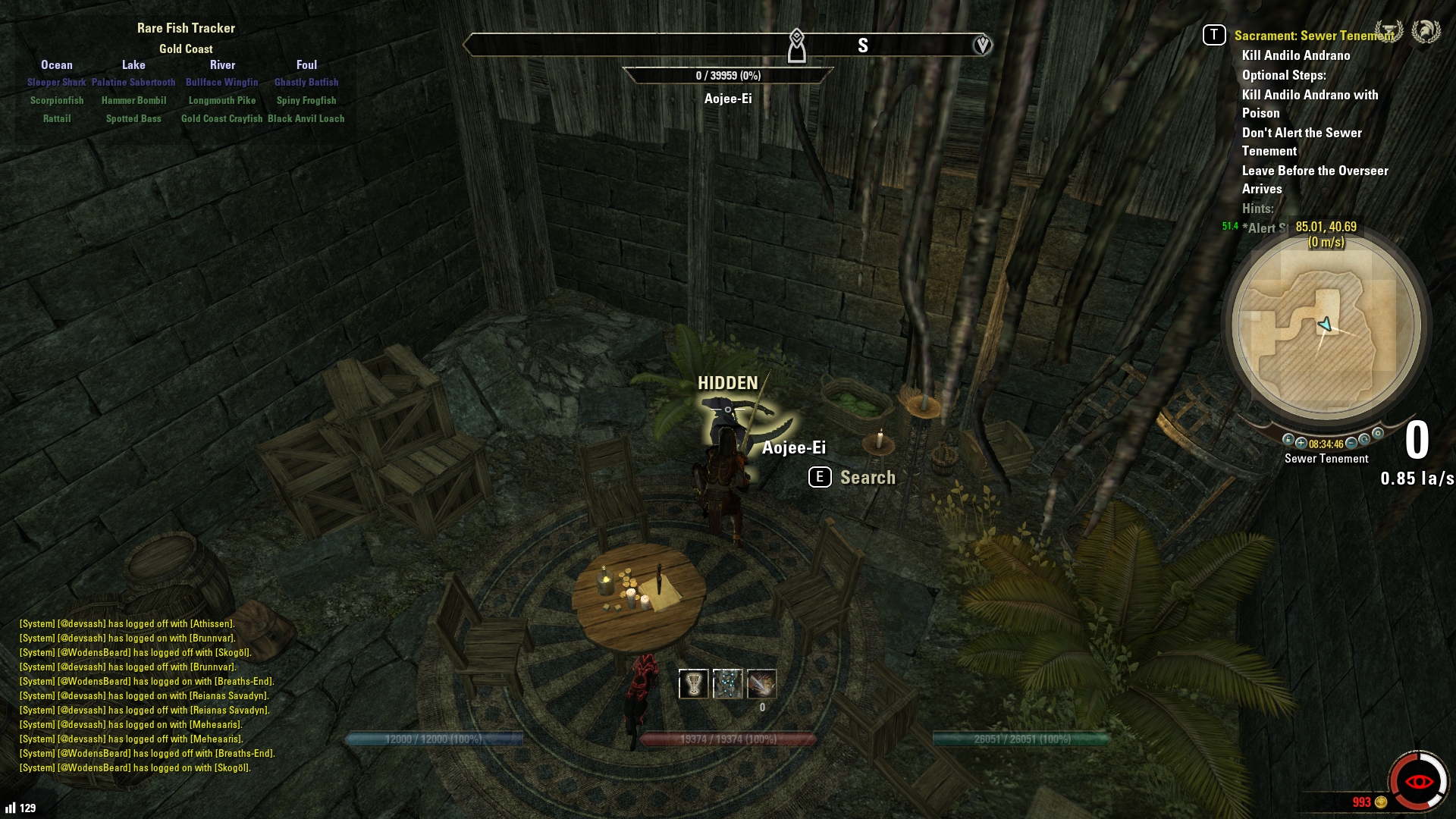
Task: Click the helmet laurel icon
Action: (1426, 32)
